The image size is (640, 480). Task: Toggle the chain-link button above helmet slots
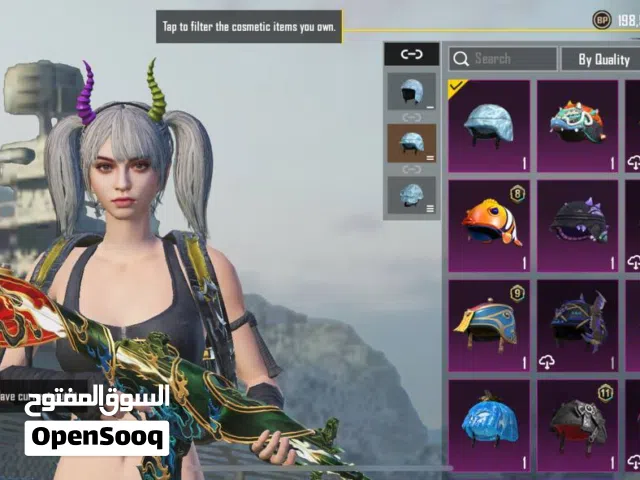(411, 55)
